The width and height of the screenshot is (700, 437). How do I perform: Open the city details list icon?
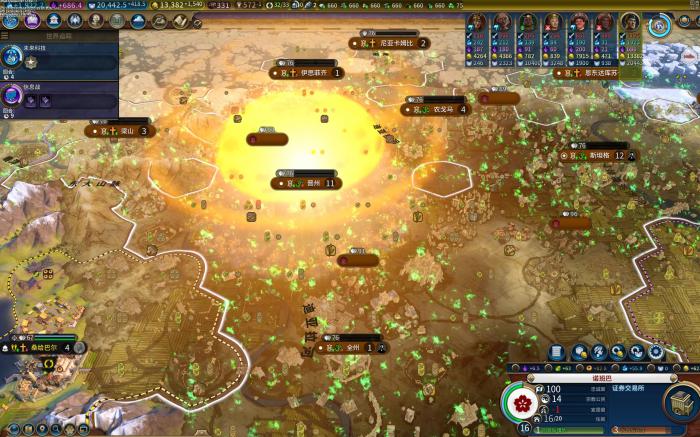tap(555, 352)
